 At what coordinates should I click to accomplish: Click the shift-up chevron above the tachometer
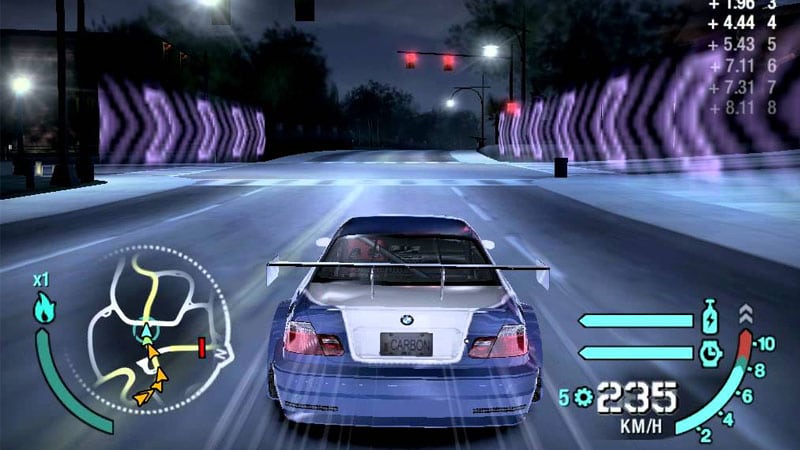tap(745, 313)
